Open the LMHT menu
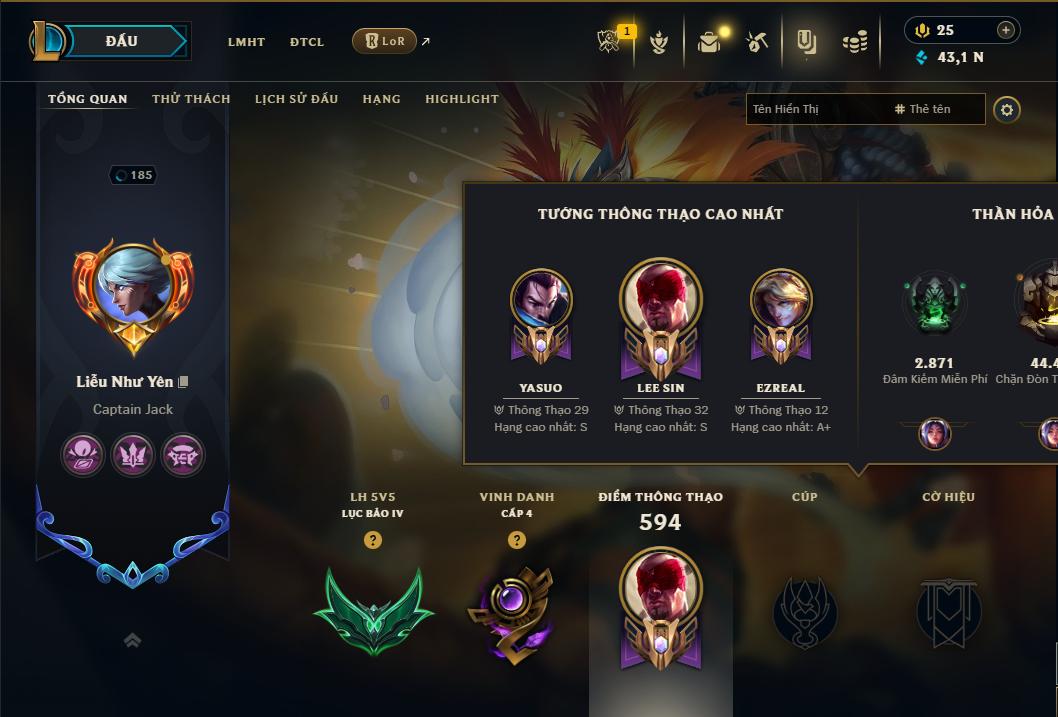 (246, 42)
